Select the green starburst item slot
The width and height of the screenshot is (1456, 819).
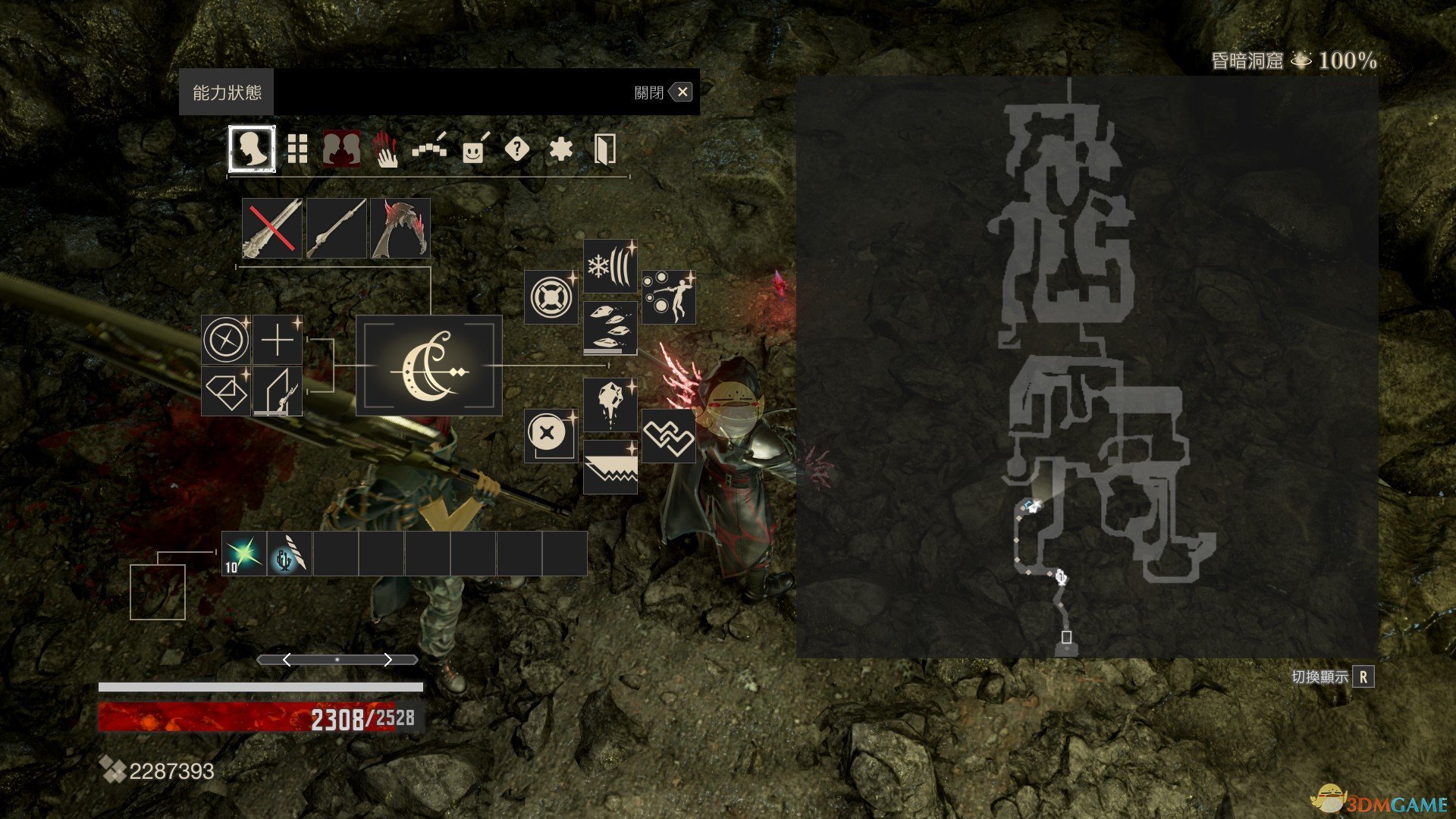244,554
